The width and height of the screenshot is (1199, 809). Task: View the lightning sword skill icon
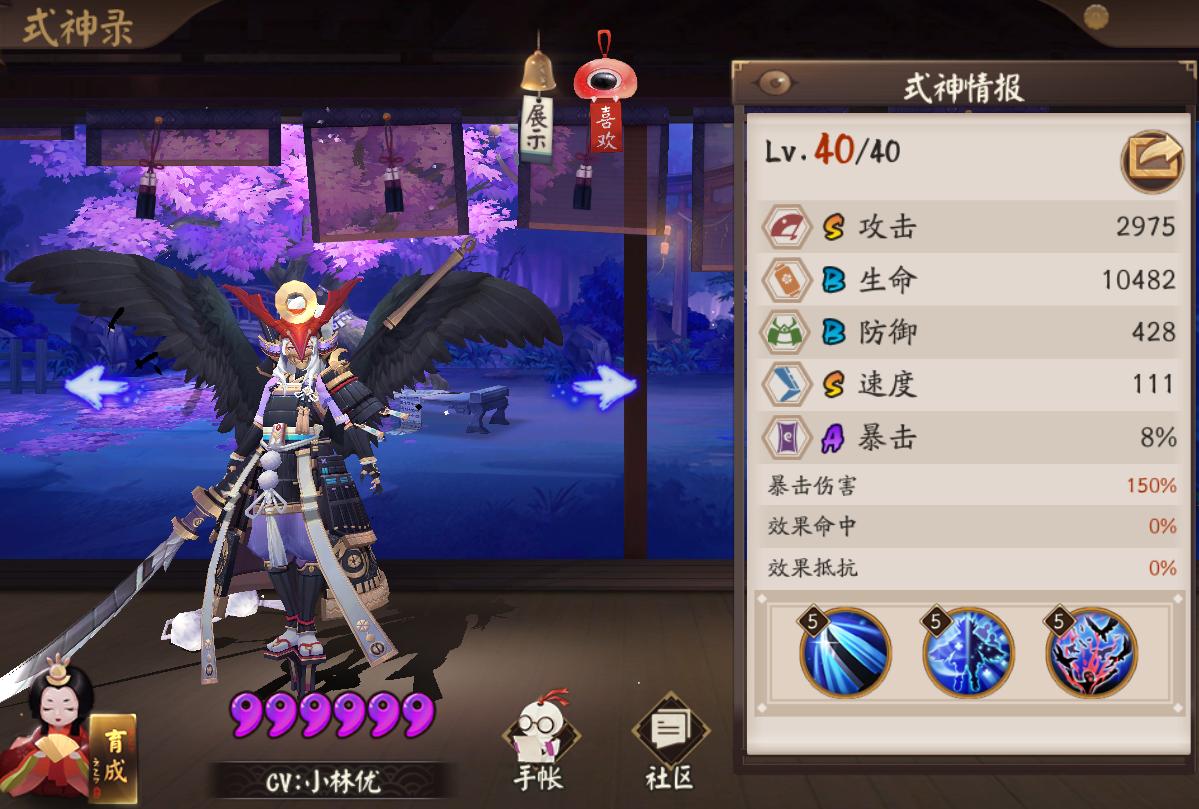click(967, 651)
